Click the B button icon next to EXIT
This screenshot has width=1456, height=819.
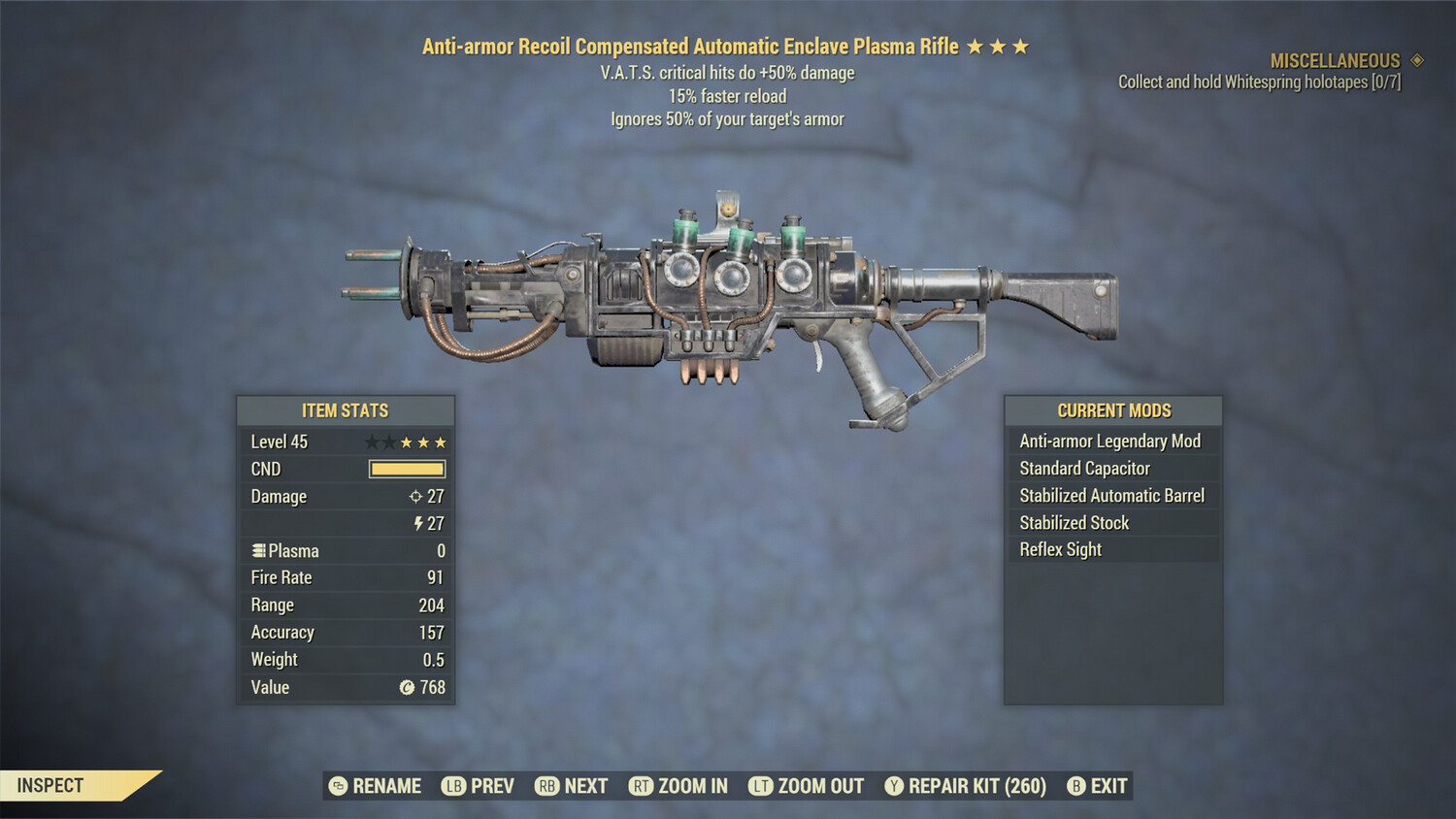coord(1075,786)
